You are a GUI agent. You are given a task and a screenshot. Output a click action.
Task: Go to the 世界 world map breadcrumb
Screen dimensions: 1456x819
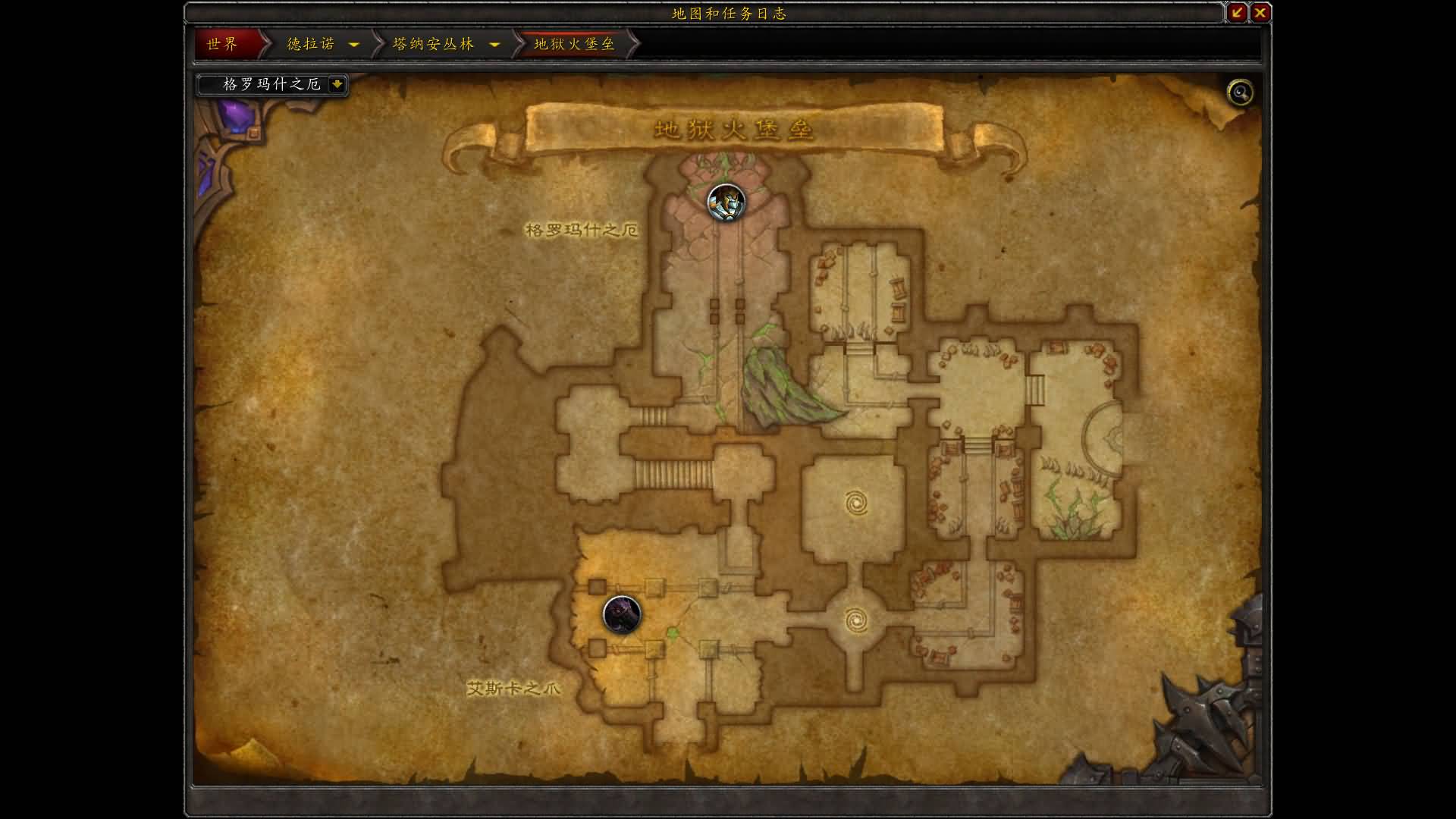point(223,44)
